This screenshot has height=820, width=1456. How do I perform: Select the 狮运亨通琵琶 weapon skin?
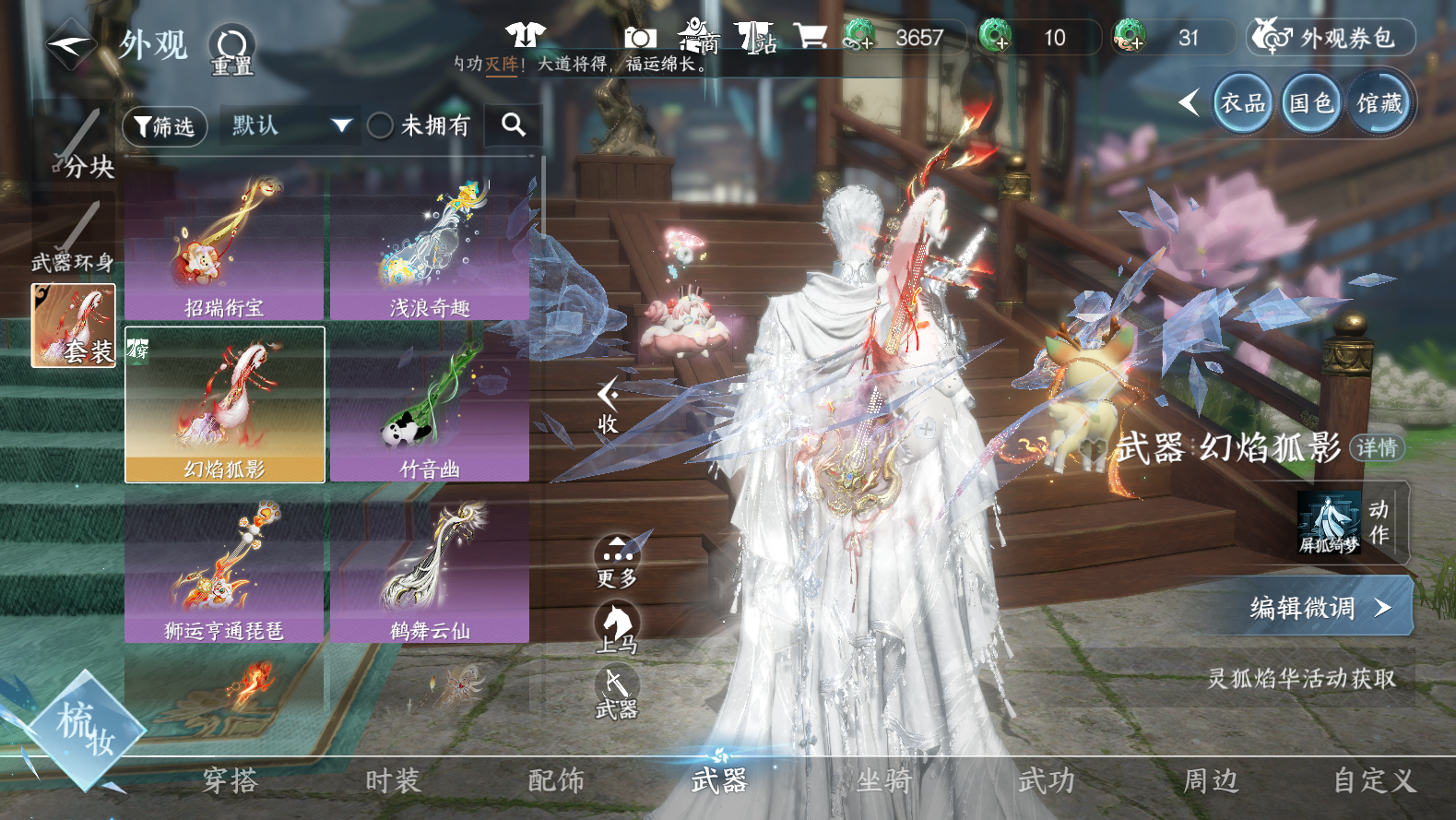click(x=224, y=567)
